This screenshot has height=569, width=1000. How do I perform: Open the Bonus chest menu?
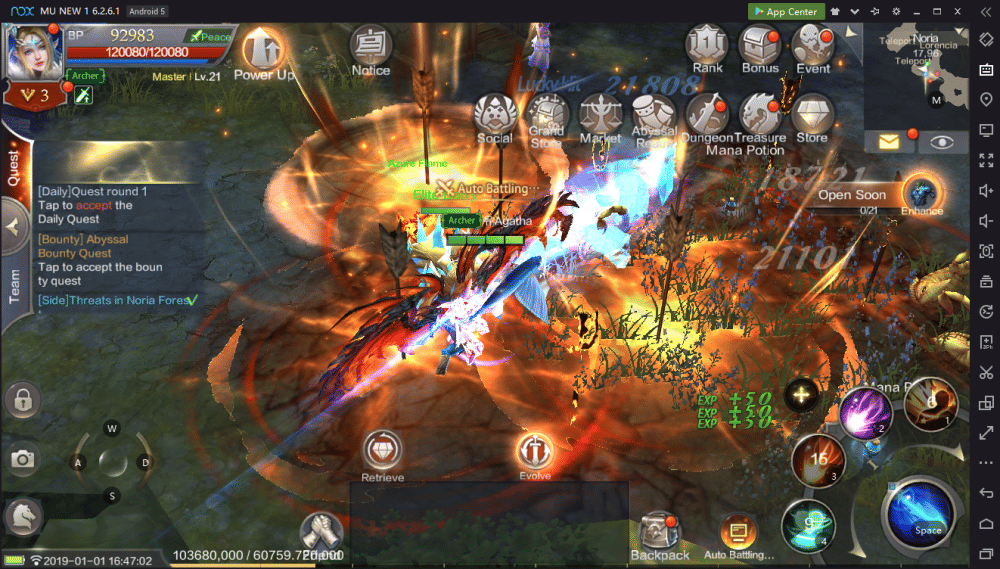[x=760, y=46]
